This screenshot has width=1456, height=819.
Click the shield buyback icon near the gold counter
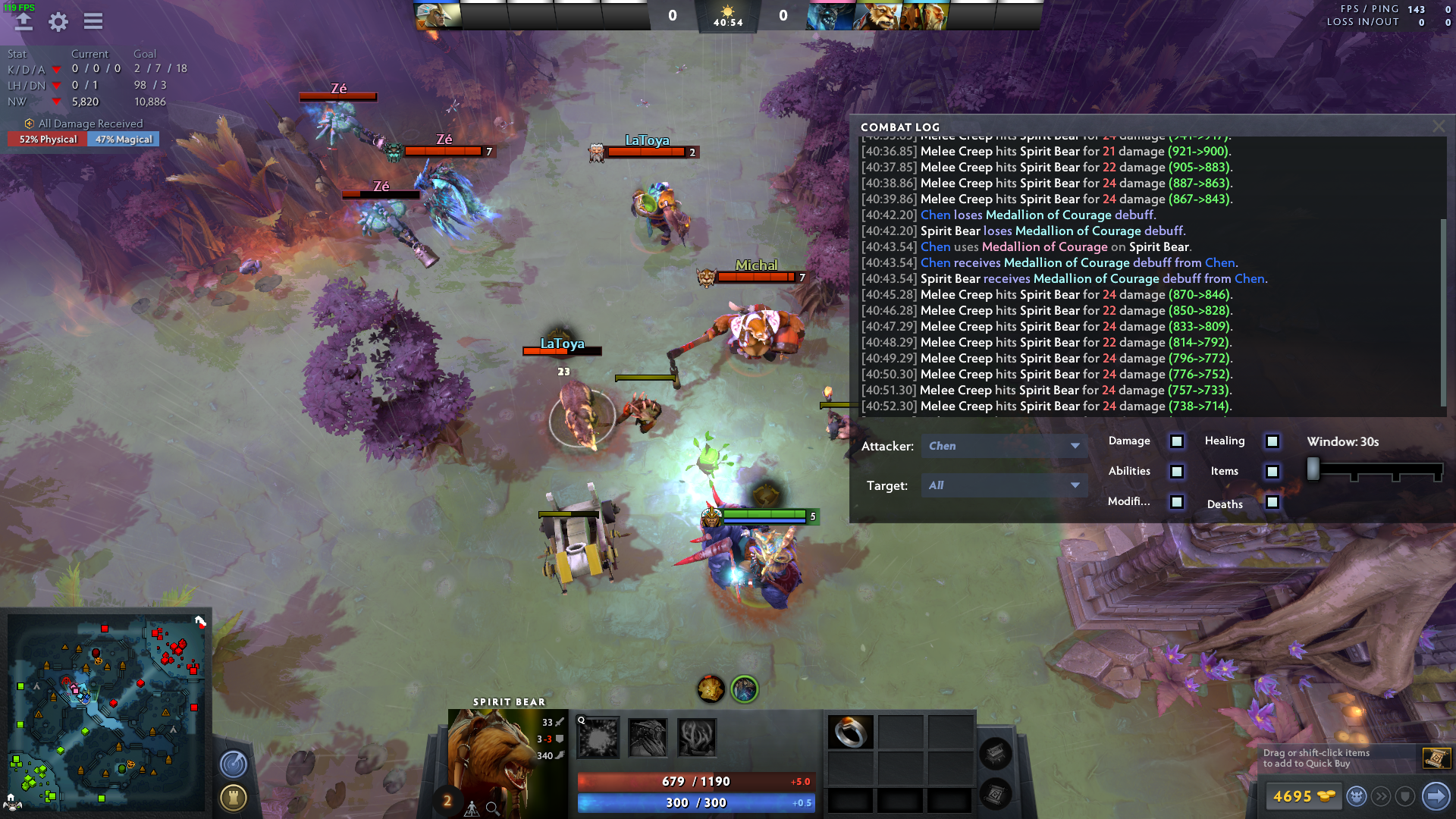pos(1404,796)
